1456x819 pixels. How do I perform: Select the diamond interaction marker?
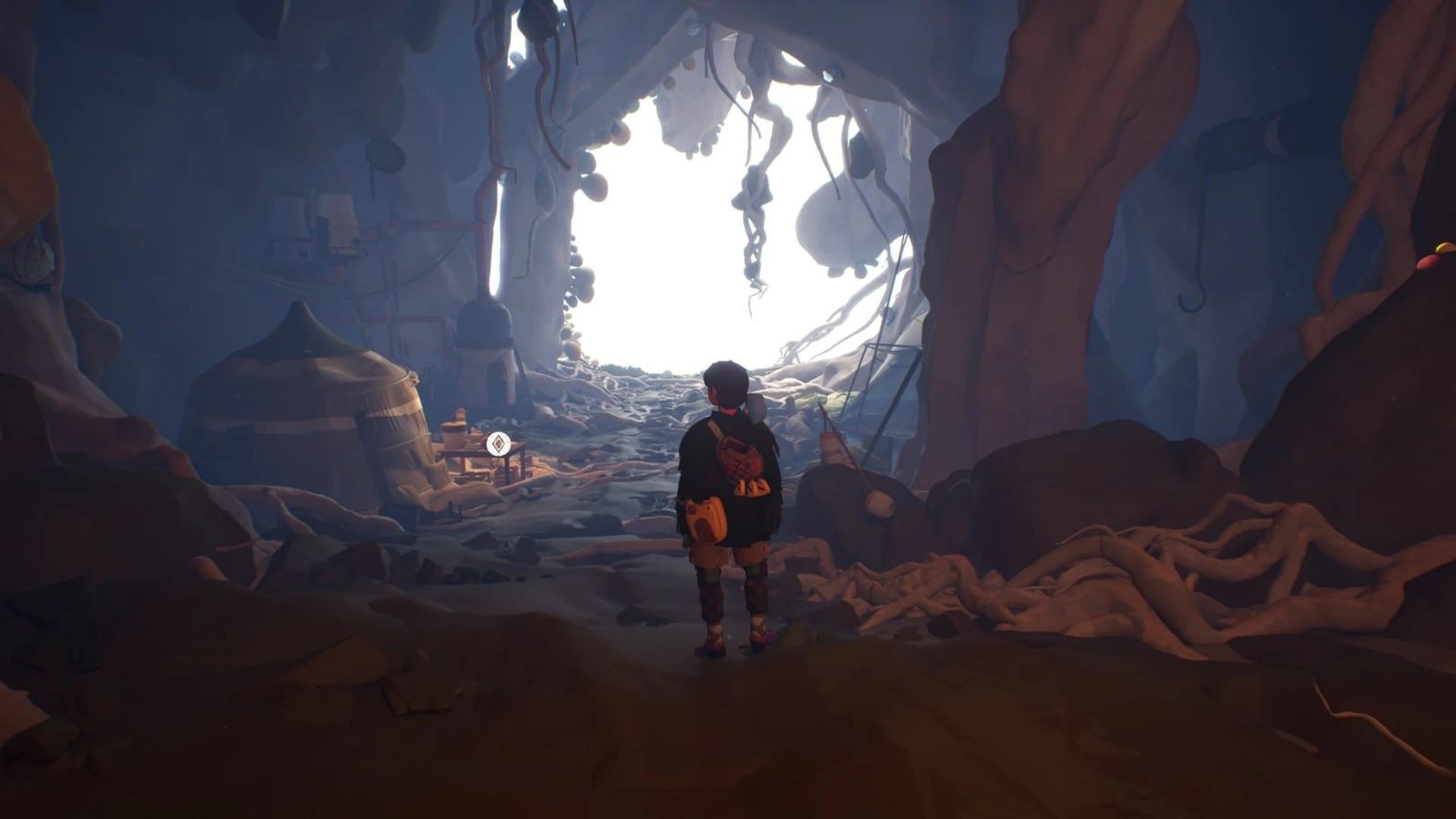coord(497,444)
